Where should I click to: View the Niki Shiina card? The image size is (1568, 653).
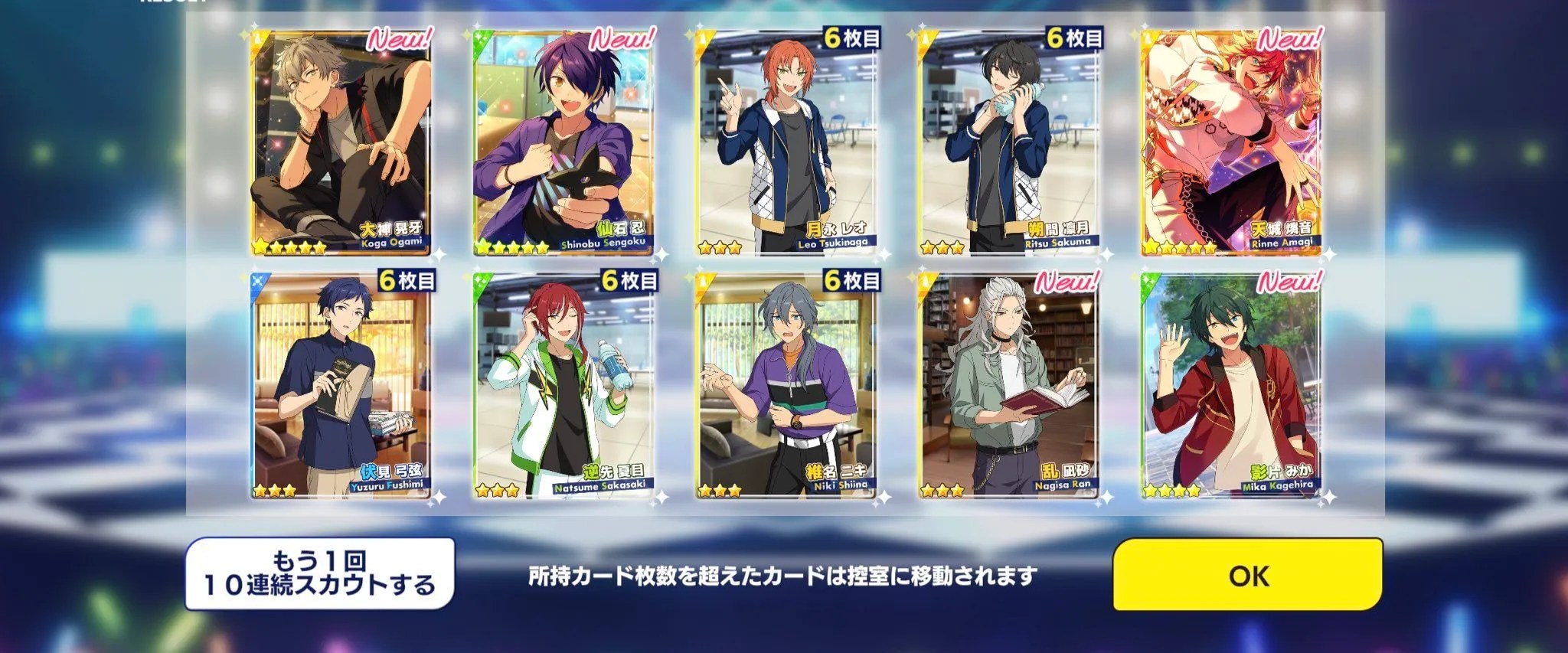(786, 385)
